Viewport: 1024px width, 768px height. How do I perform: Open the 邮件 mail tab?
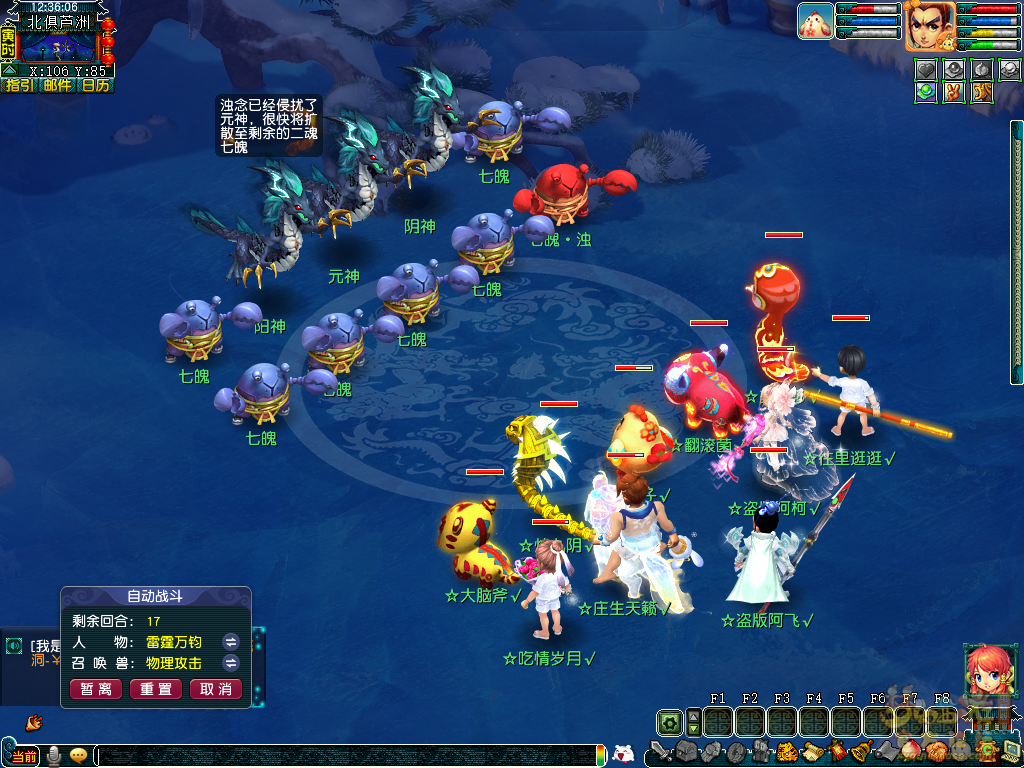click(x=58, y=85)
